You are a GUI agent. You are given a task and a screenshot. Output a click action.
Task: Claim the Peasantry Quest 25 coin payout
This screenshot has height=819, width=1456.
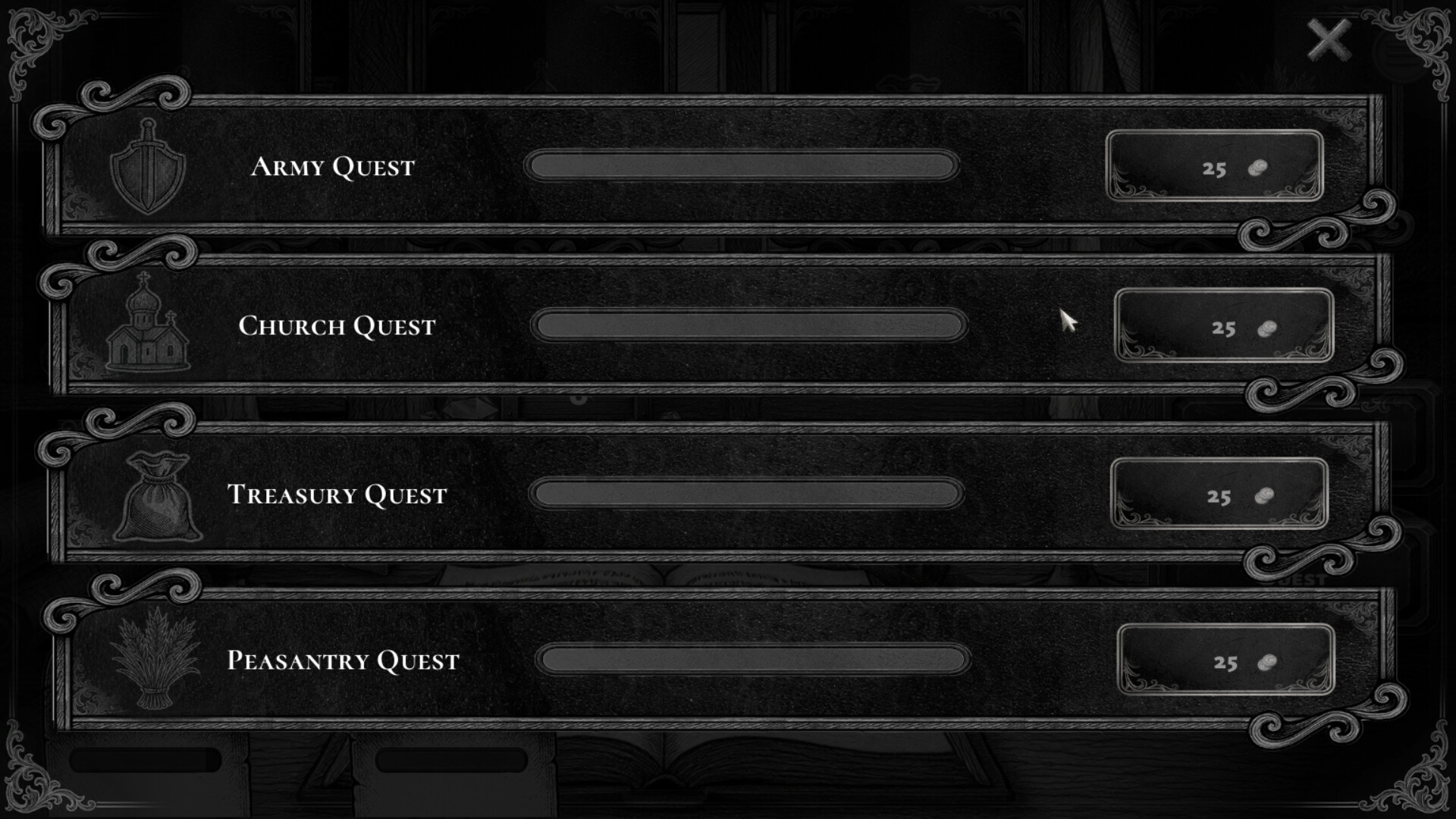tap(1225, 661)
